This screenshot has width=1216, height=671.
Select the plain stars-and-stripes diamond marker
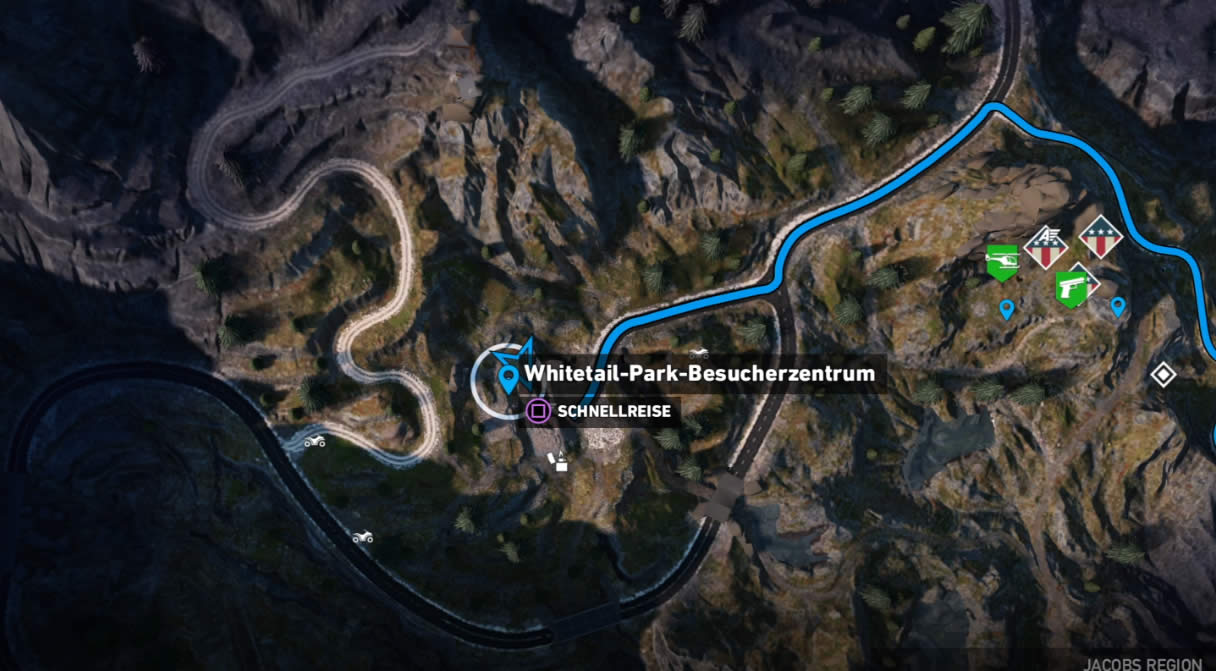pos(1100,237)
